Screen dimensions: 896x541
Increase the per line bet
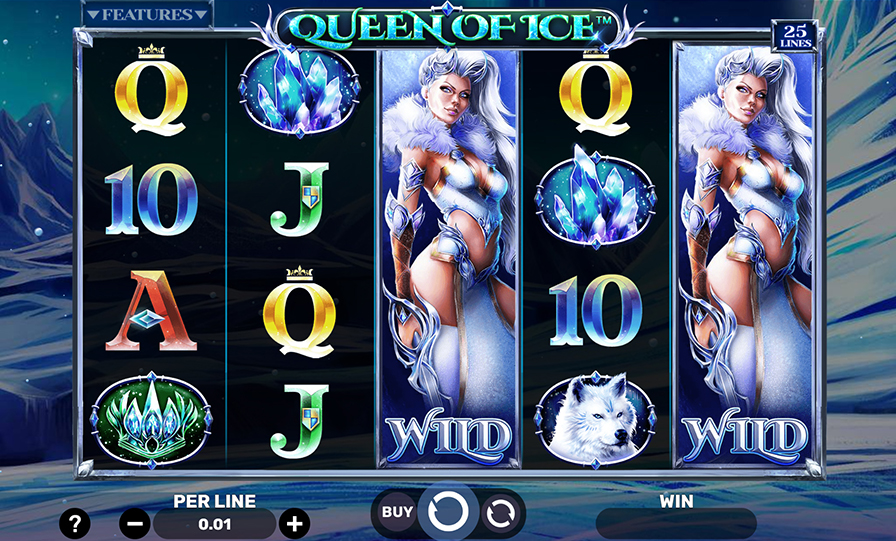293,523
